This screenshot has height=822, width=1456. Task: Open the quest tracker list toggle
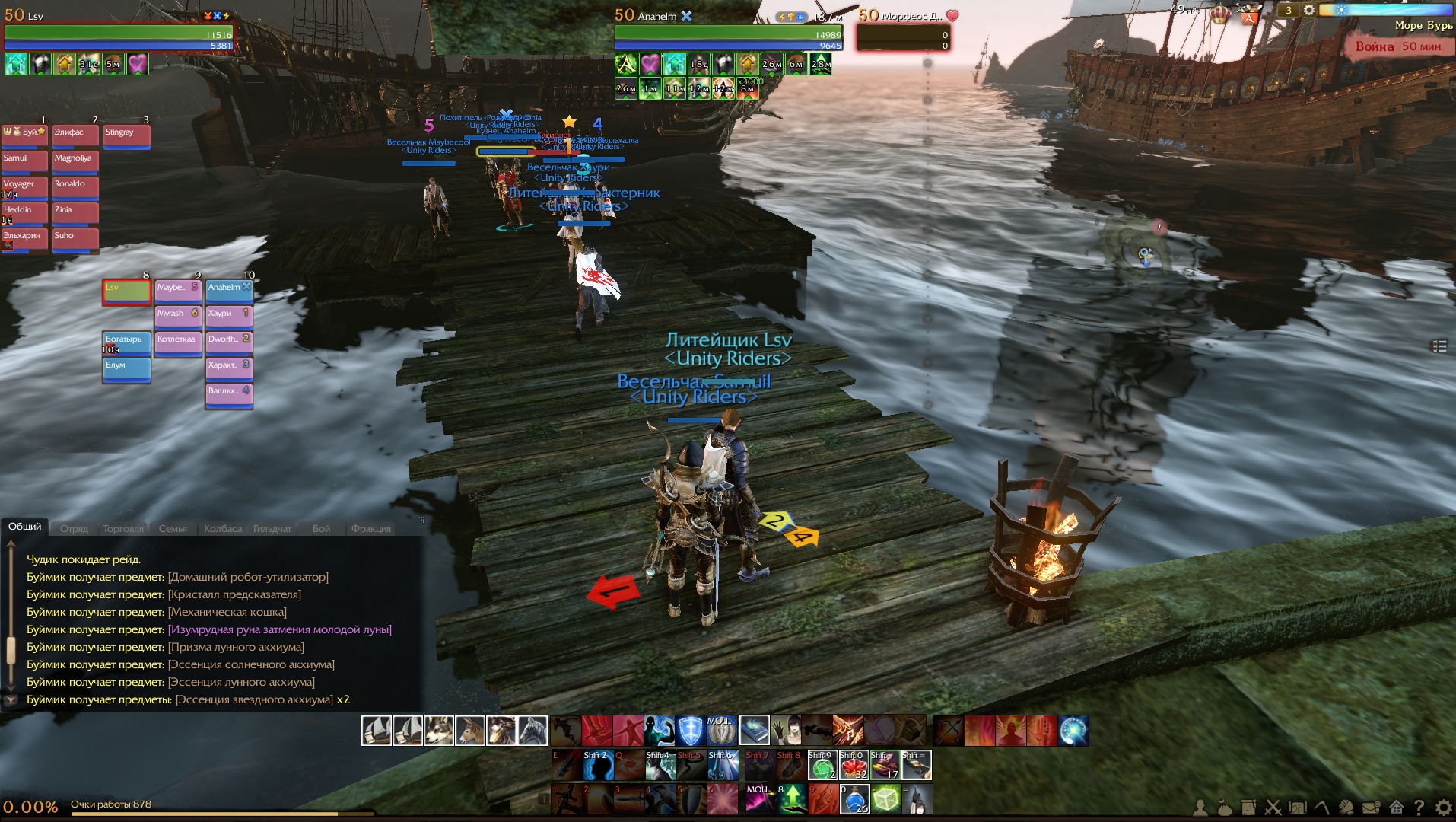pos(1439,346)
